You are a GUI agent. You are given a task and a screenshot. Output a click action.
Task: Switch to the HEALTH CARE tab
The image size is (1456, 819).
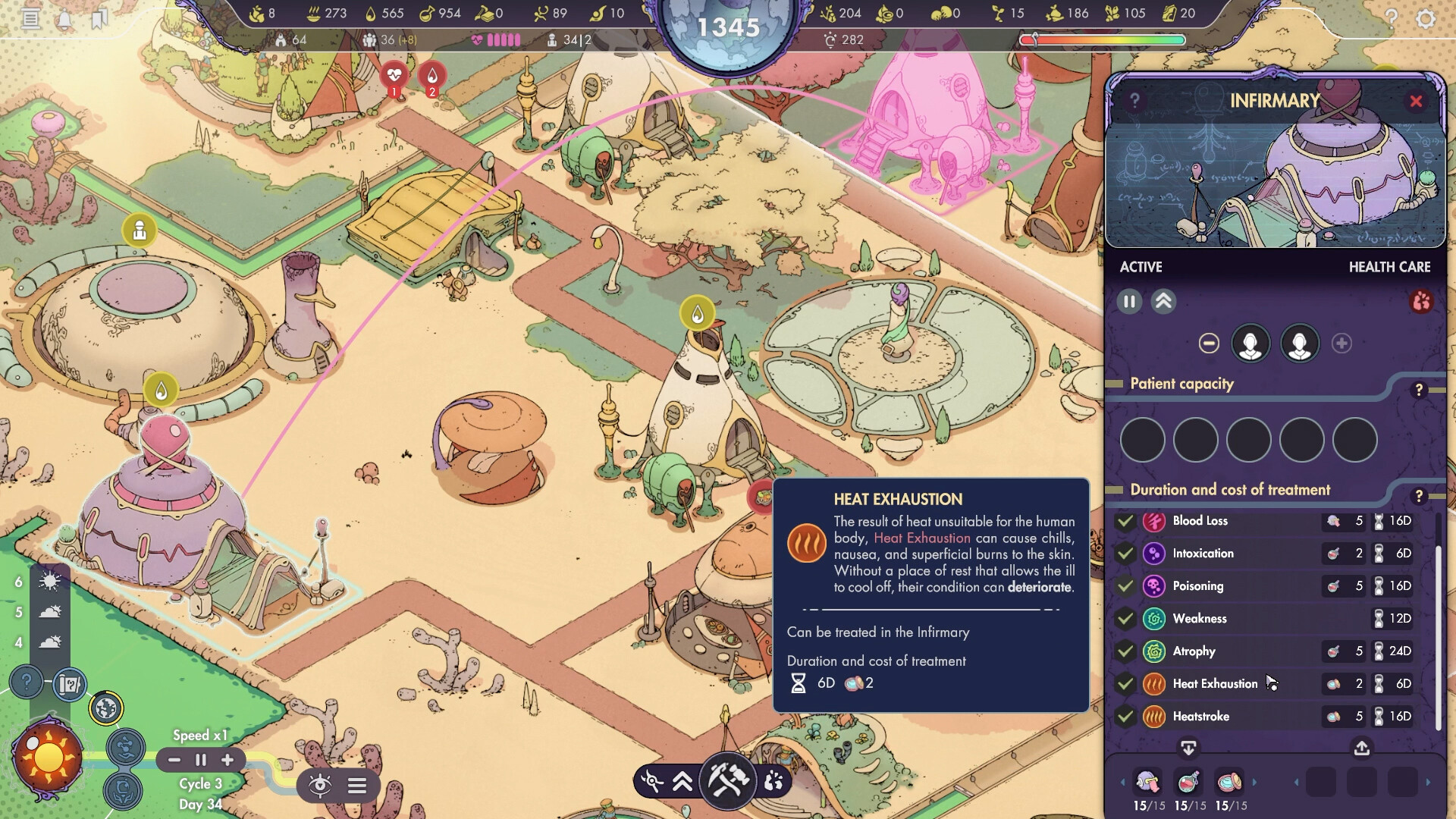click(1390, 266)
